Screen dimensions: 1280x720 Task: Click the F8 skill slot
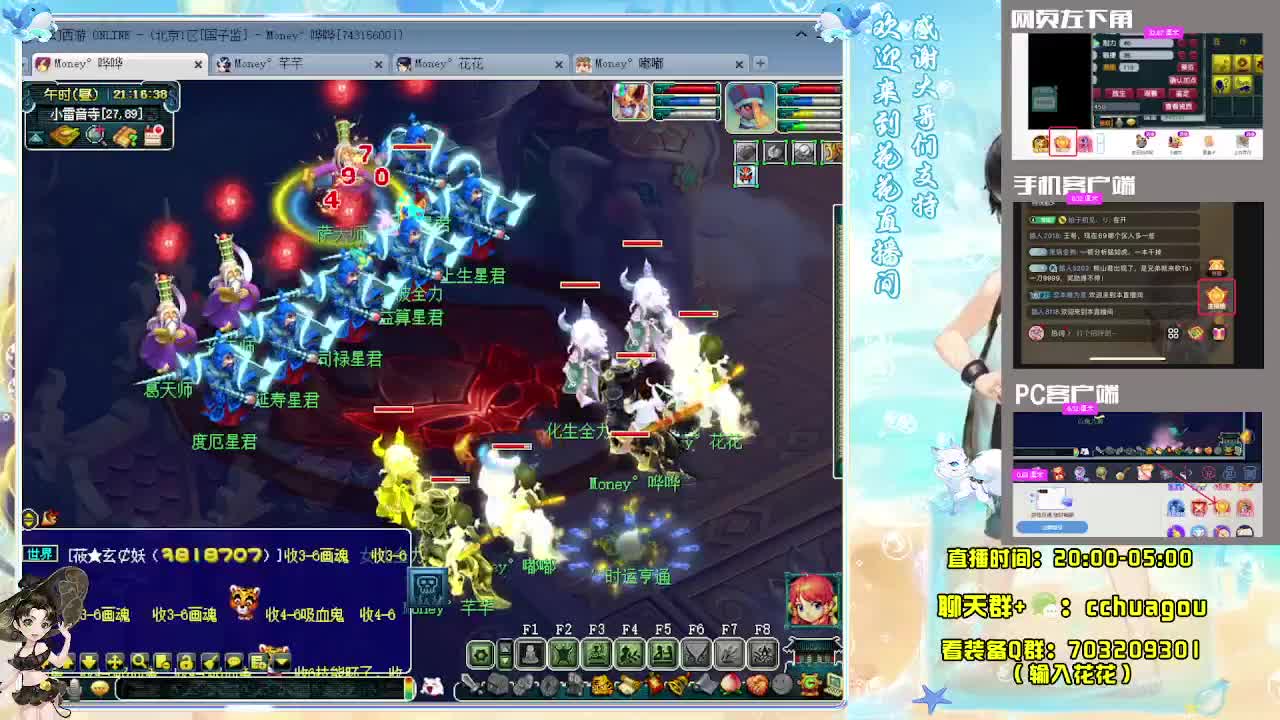pyautogui.click(x=763, y=653)
